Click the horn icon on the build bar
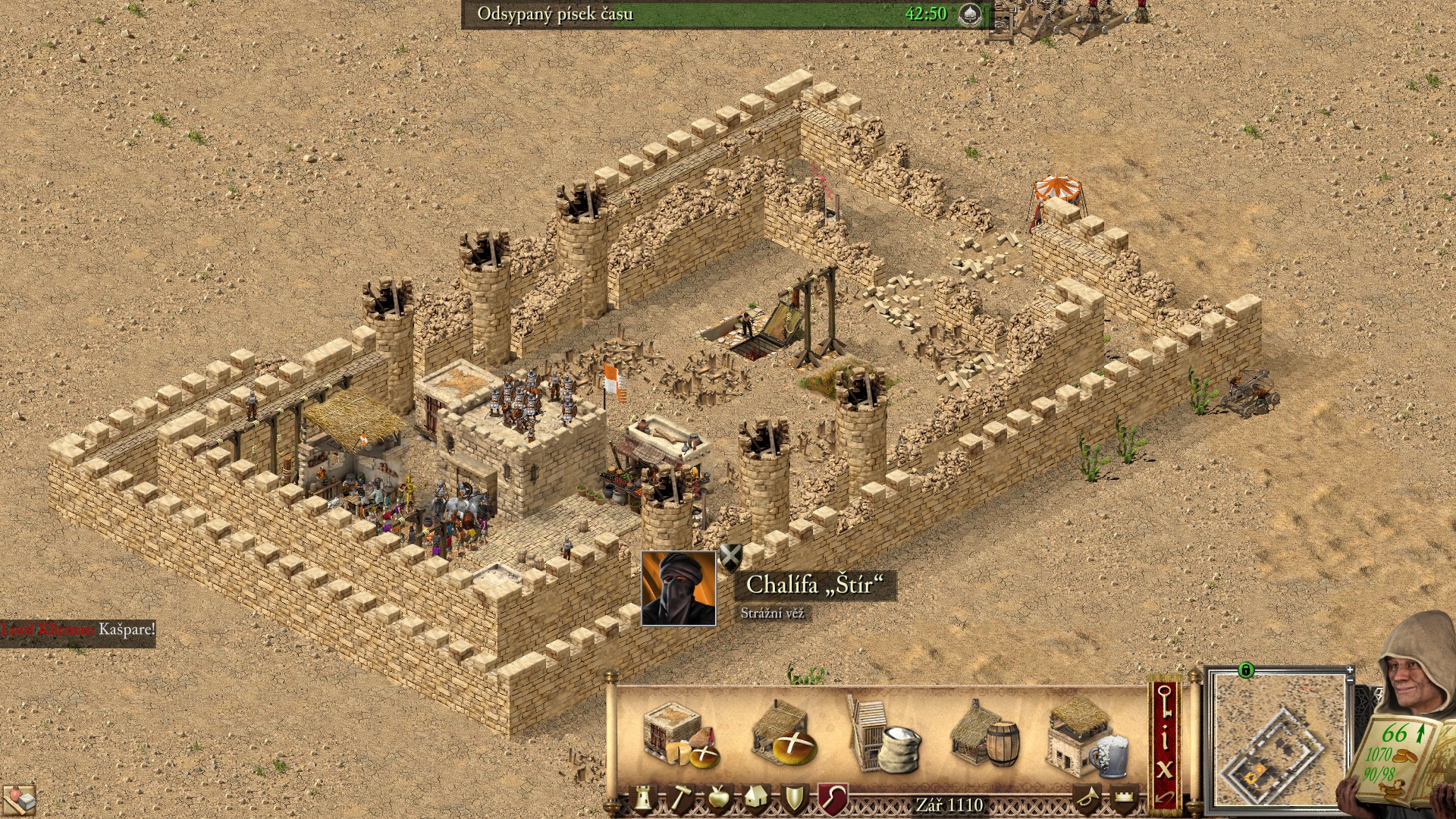 1087,799
